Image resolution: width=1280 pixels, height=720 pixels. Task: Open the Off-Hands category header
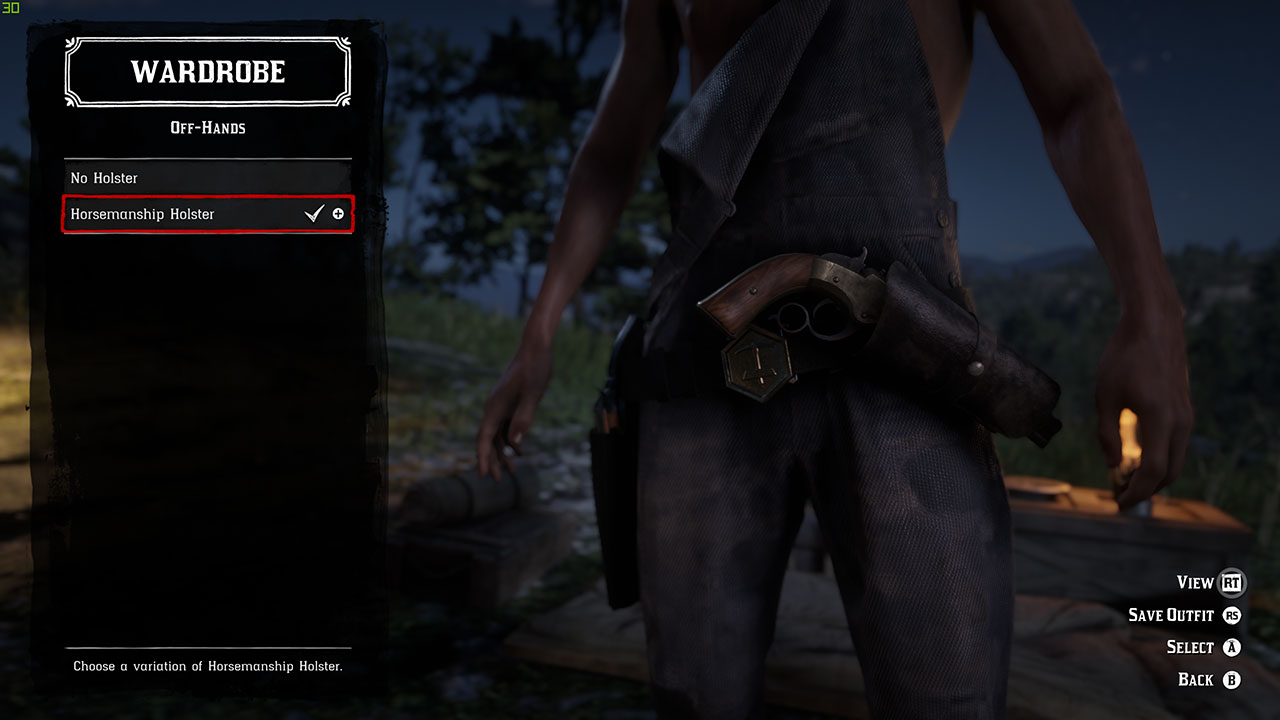[x=207, y=128]
